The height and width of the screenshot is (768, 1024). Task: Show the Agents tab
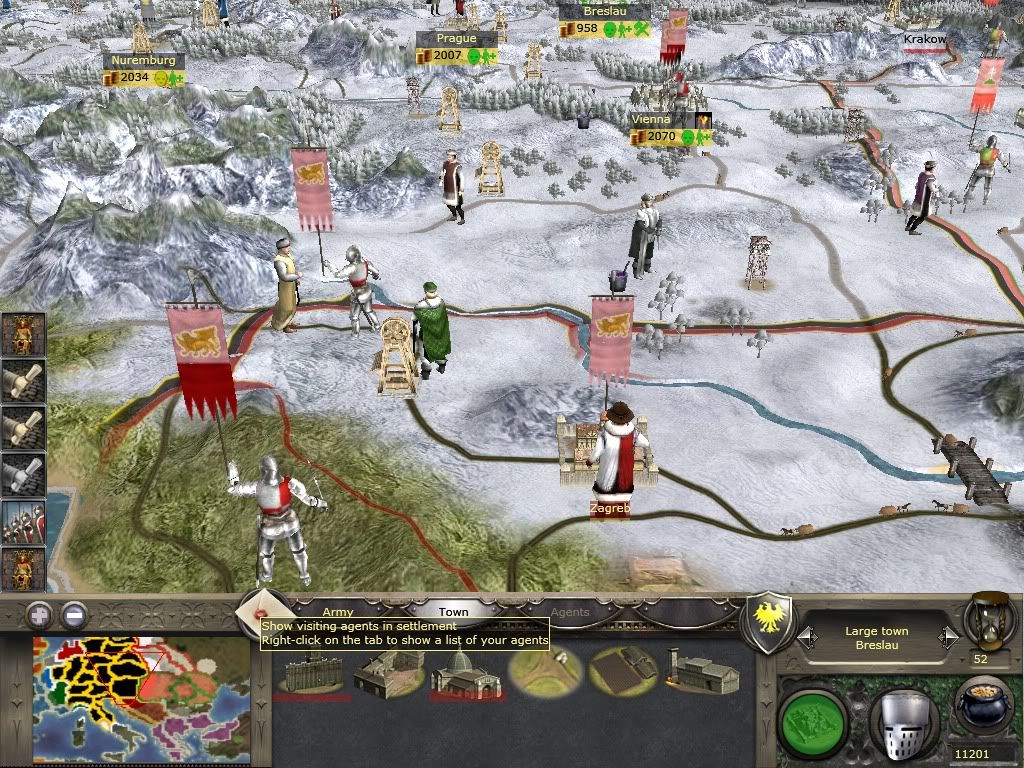570,611
